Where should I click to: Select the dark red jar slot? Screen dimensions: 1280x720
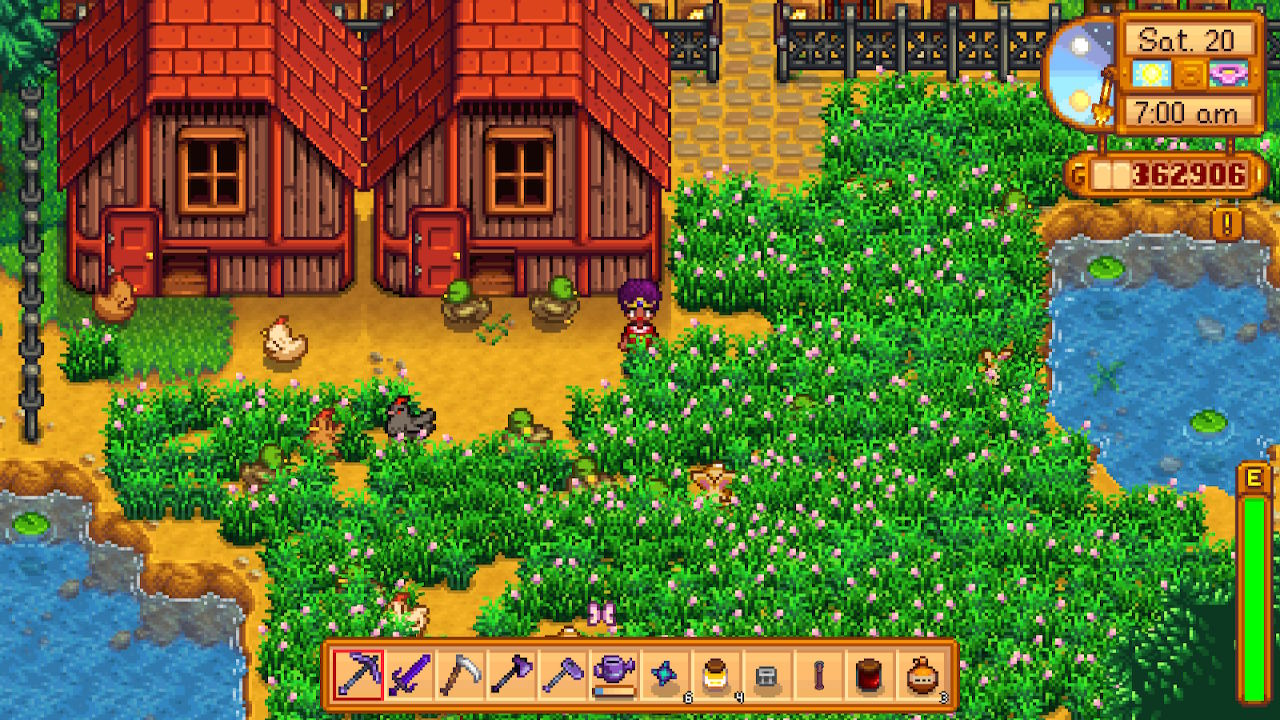click(870, 675)
